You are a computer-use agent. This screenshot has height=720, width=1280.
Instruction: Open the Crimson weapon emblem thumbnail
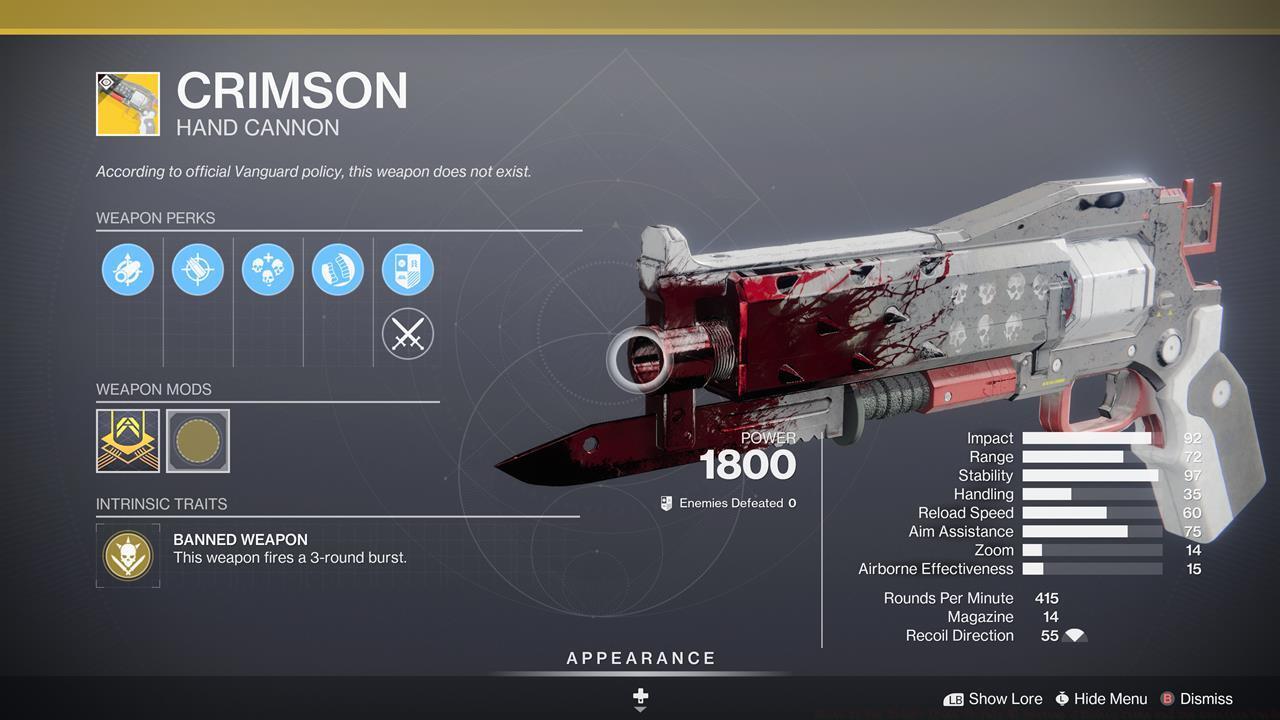(x=128, y=103)
